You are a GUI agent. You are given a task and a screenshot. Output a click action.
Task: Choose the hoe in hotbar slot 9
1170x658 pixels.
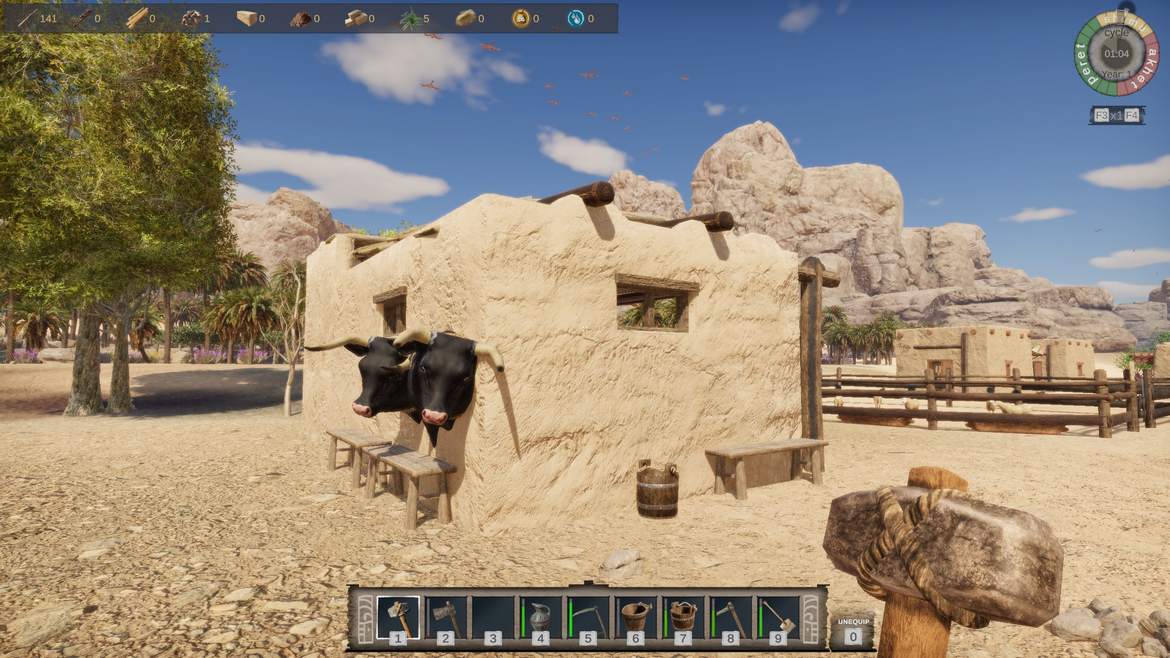pyautogui.click(x=778, y=617)
